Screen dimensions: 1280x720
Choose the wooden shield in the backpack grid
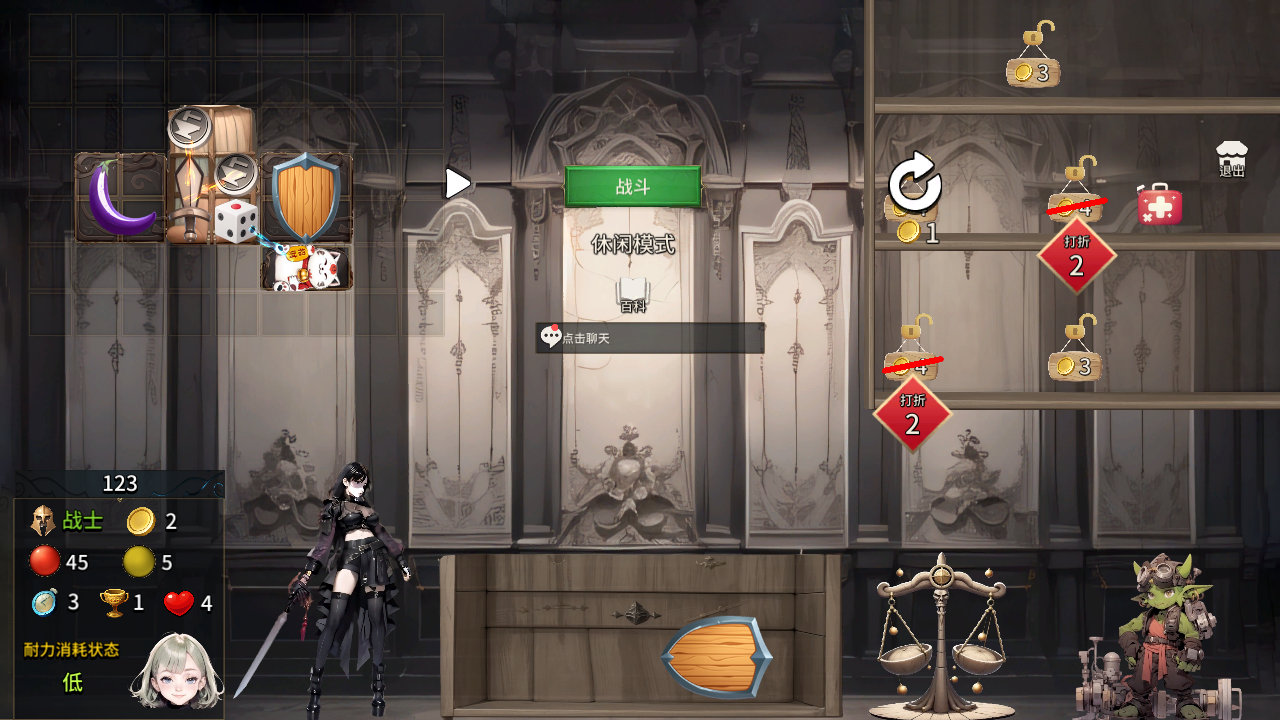(x=306, y=196)
